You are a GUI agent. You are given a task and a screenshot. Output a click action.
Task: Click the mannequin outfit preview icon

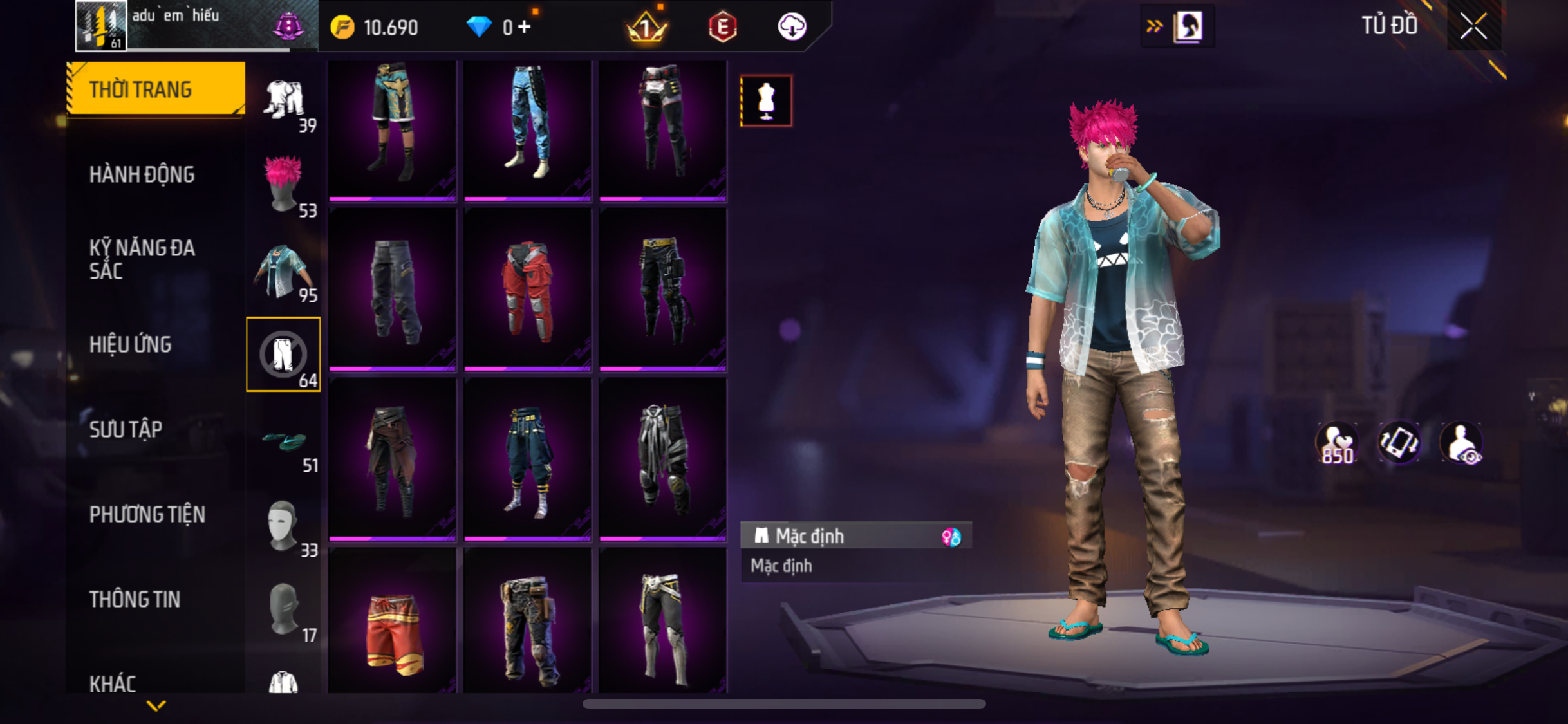click(x=766, y=101)
